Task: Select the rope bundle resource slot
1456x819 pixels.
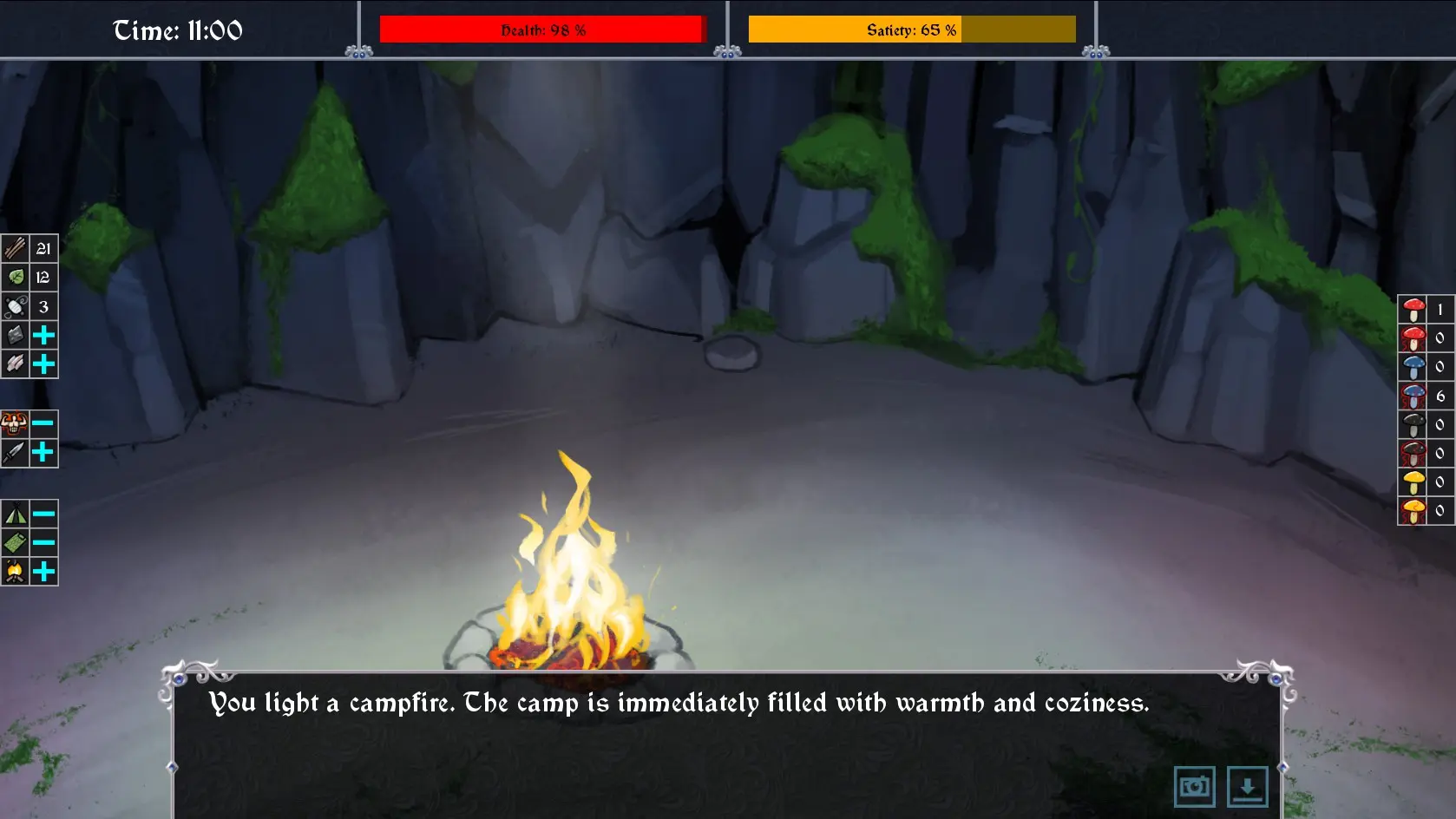Action: coord(16,306)
